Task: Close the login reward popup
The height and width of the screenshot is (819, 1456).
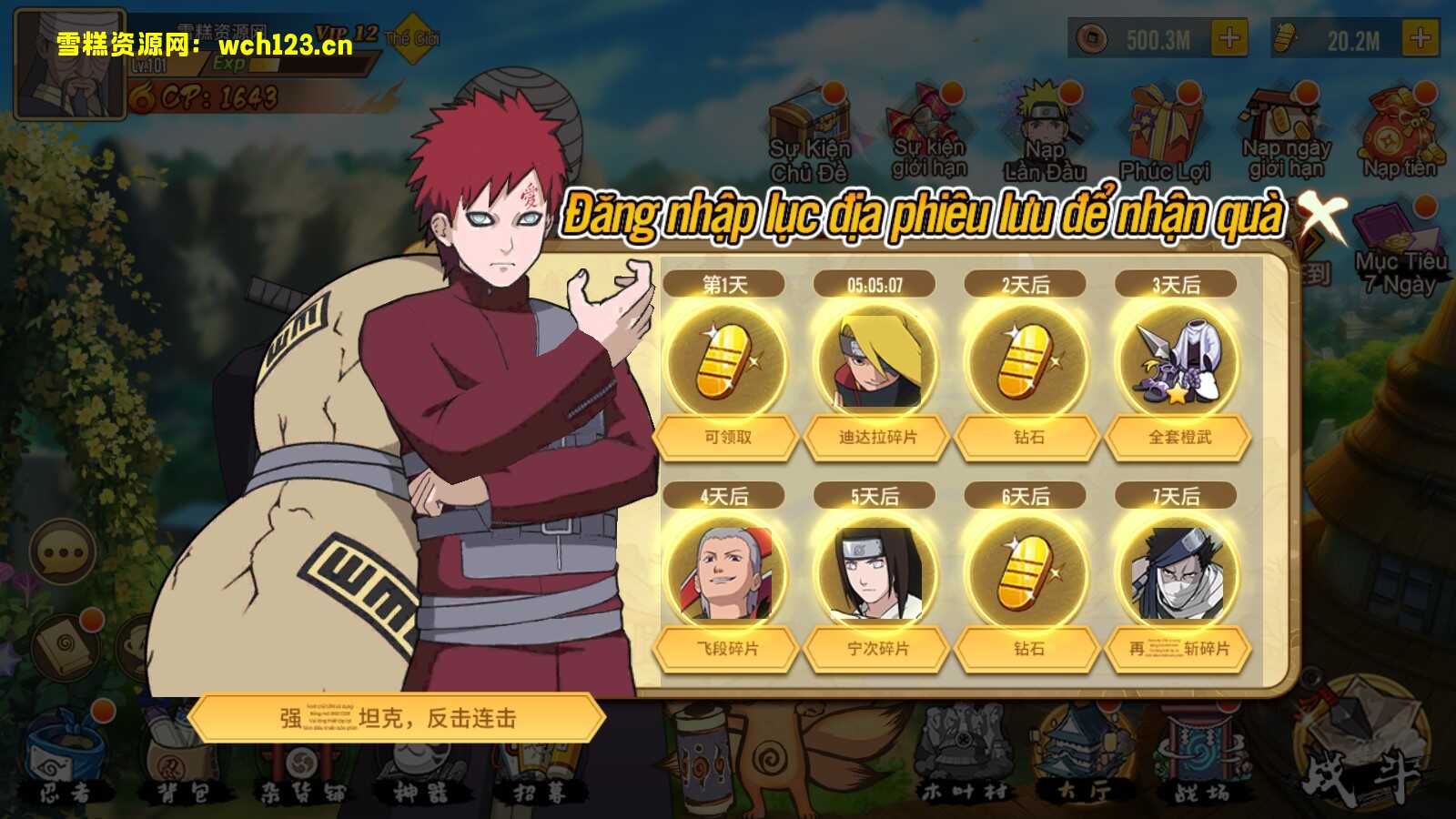Action: click(1320, 216)
